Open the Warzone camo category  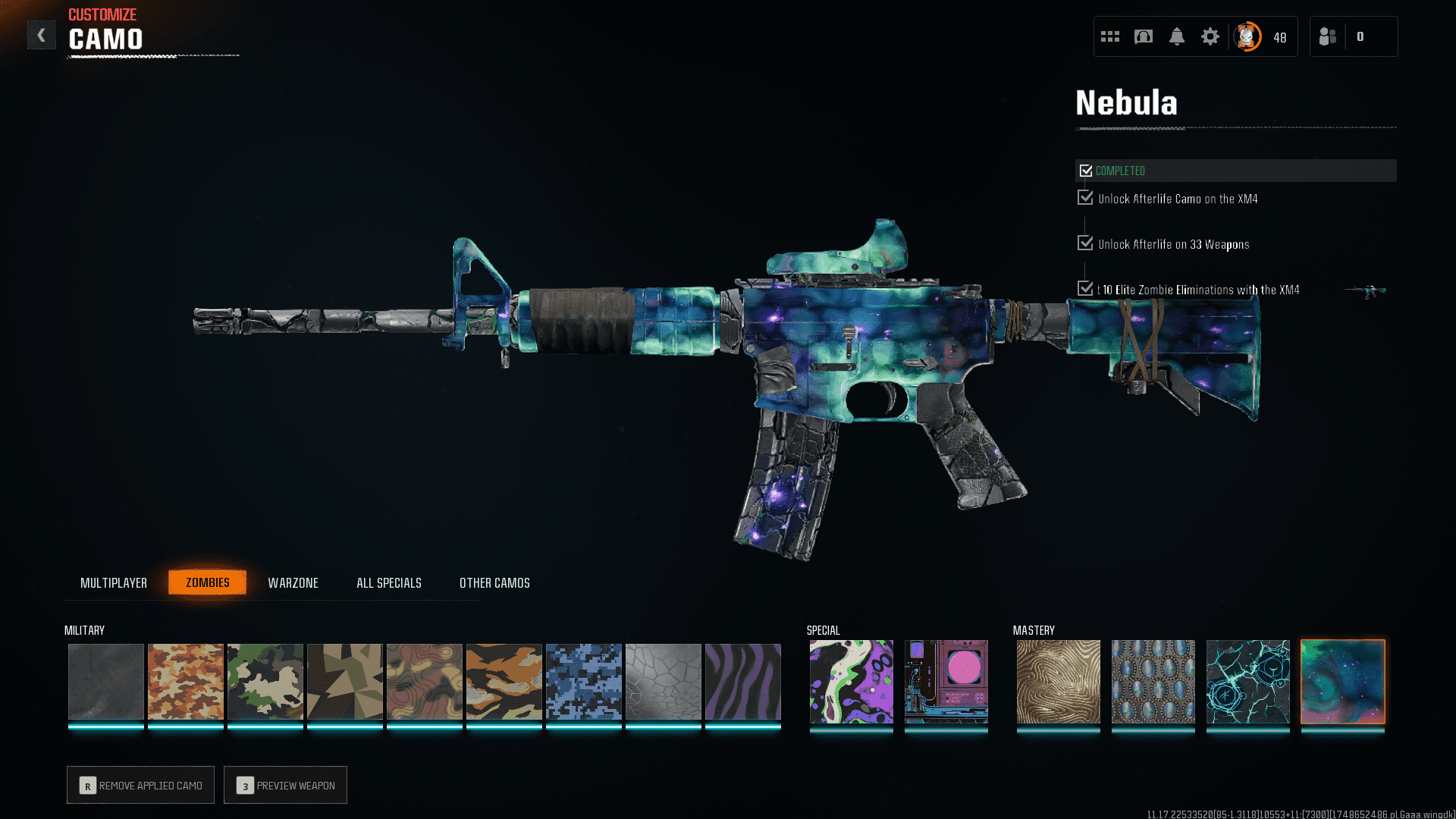coord(293,582)
